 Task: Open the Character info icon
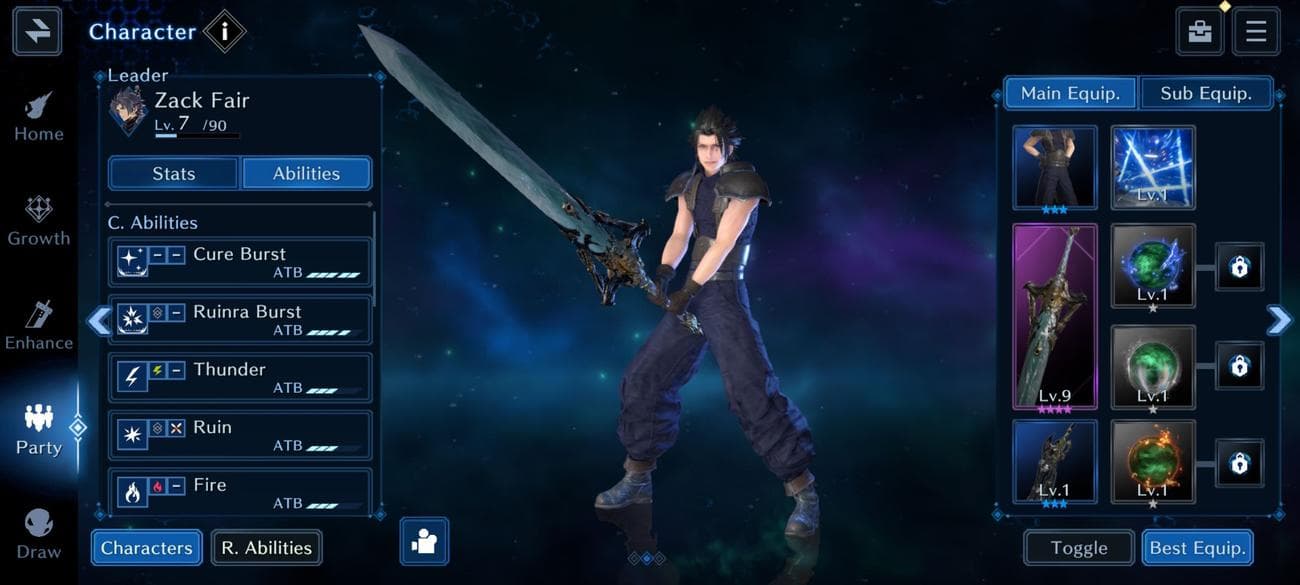tap(224, 31)
